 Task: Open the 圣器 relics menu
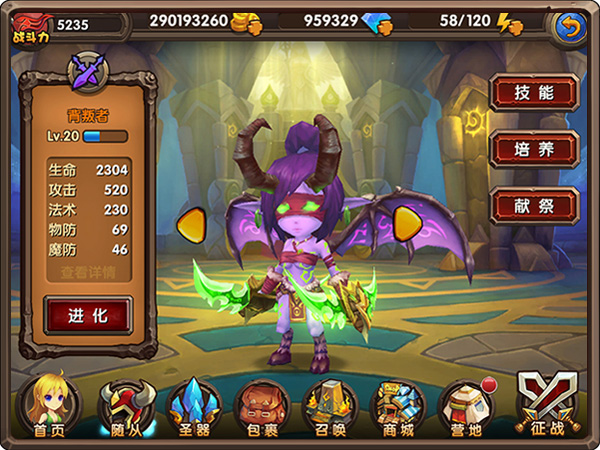tap(195, 406)
